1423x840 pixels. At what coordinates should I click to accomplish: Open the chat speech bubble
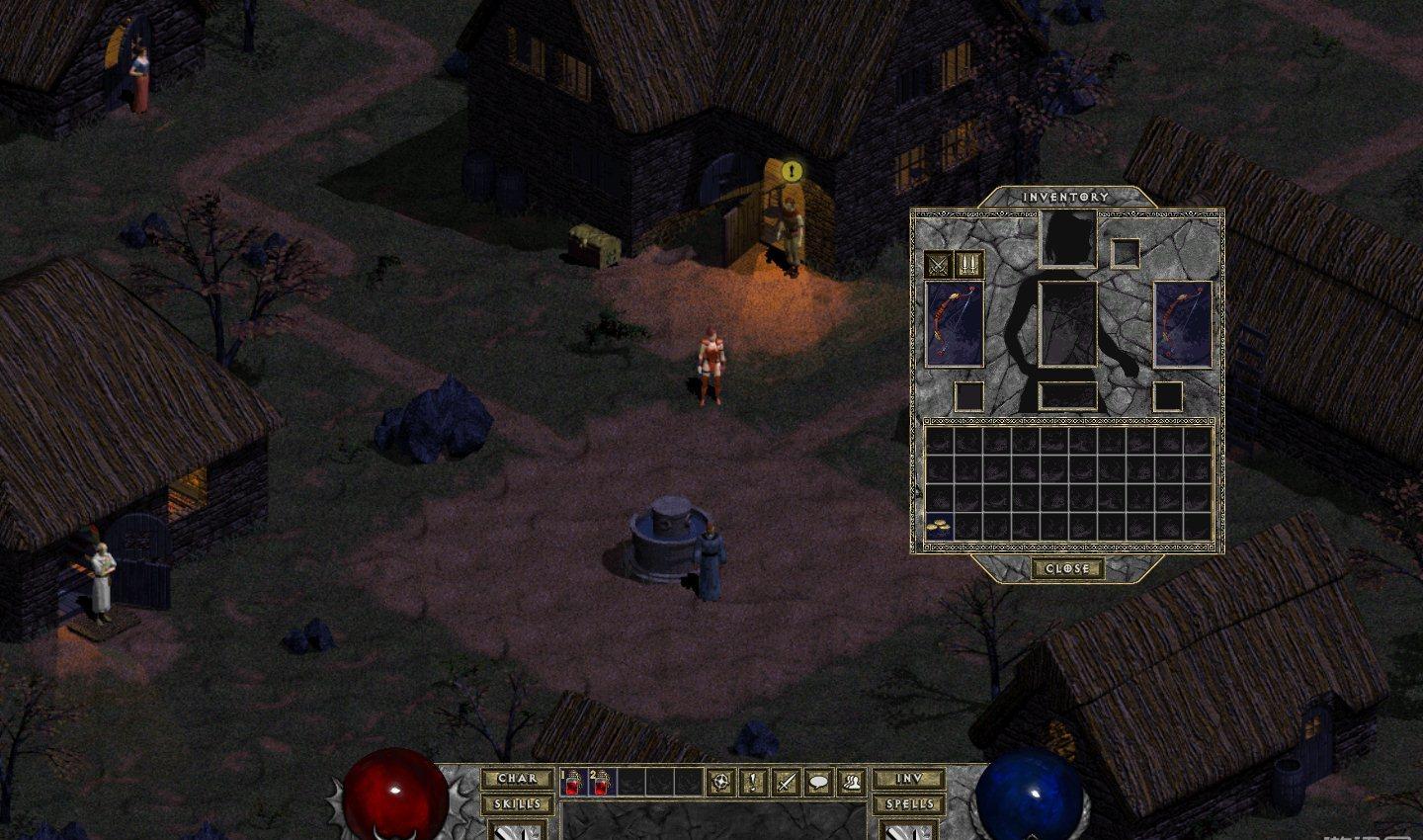(x=819, y=783)
